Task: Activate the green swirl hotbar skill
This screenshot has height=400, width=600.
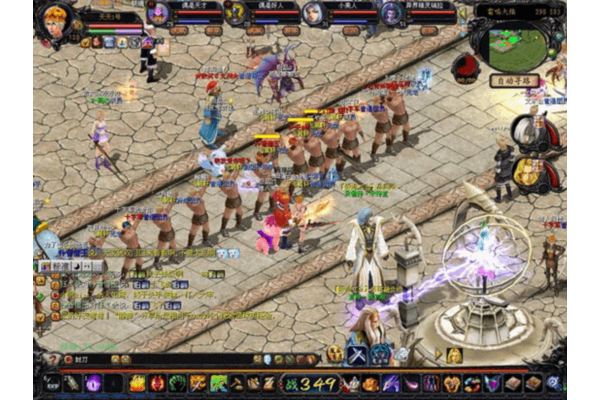Action: pos(177,383)
